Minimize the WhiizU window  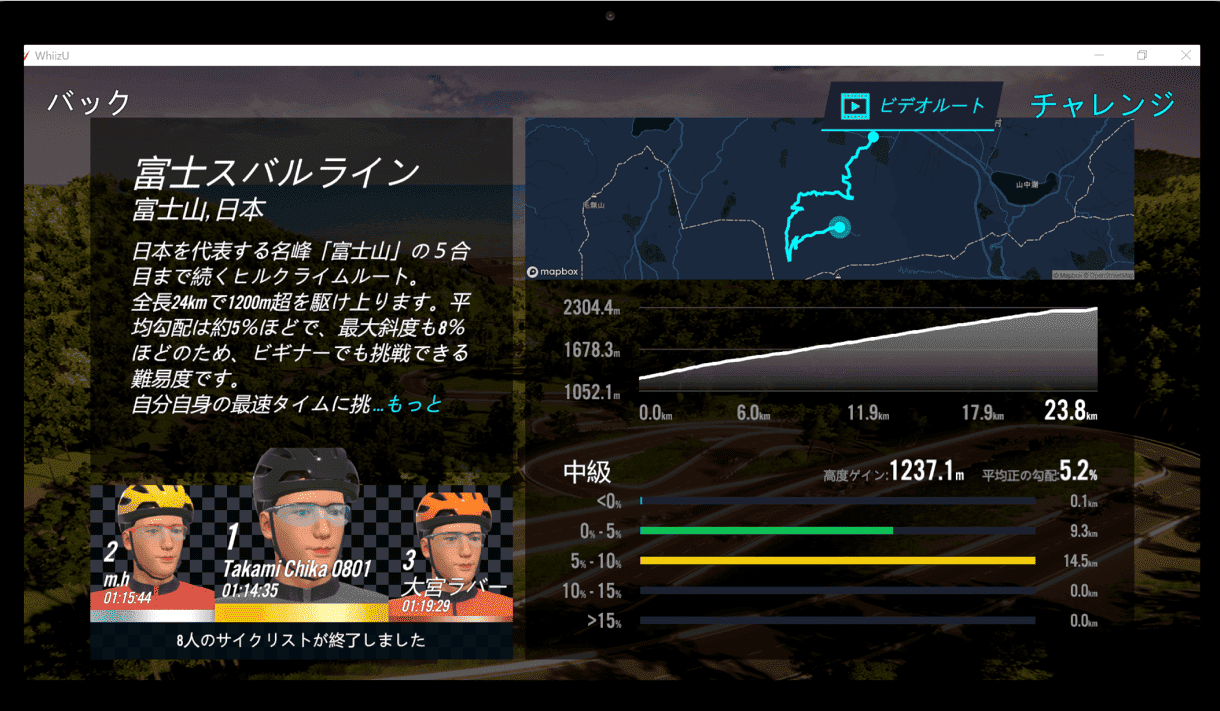tap(1099, 56)
